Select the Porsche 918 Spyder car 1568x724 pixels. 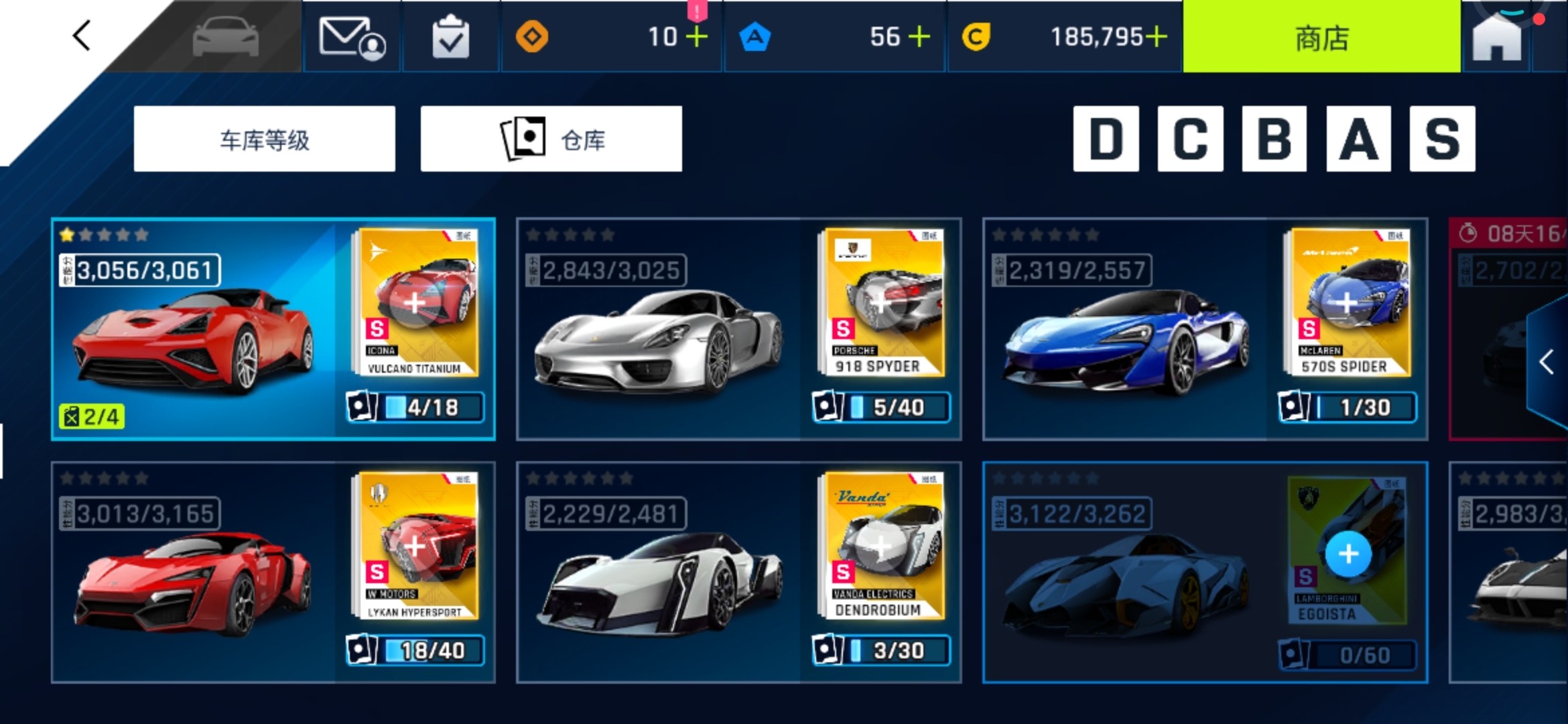[660, 335]
